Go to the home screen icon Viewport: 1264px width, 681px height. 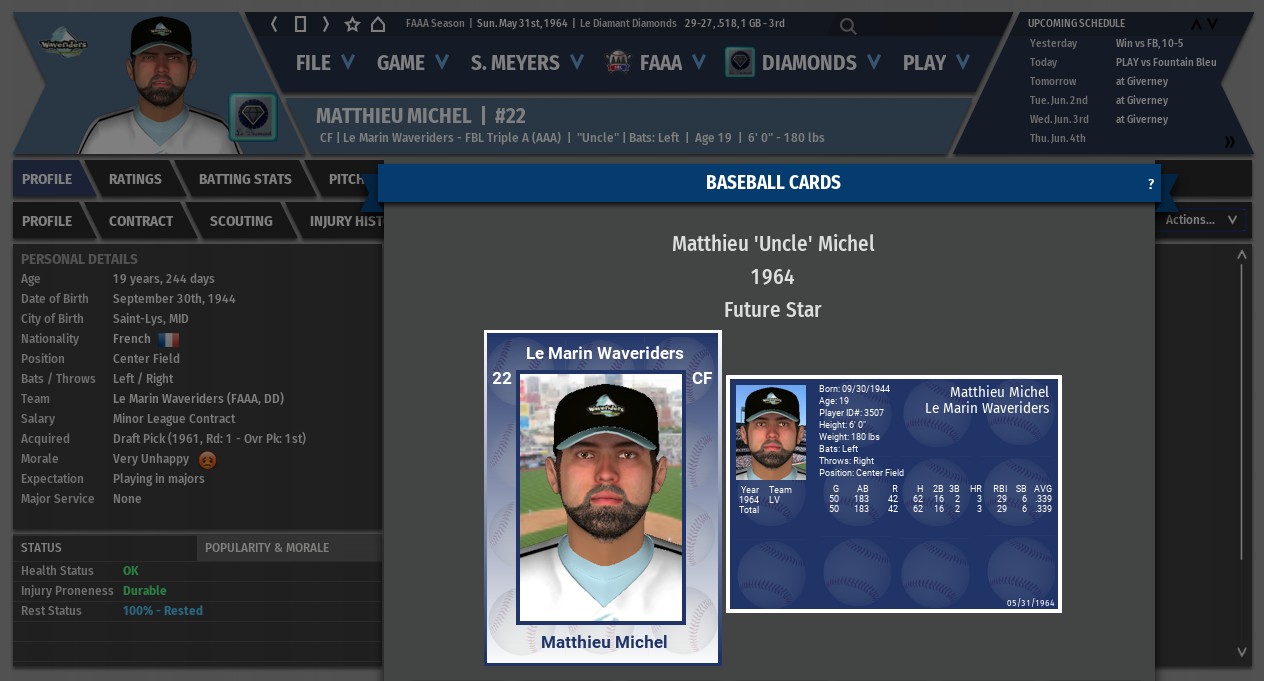pos(378,24)
